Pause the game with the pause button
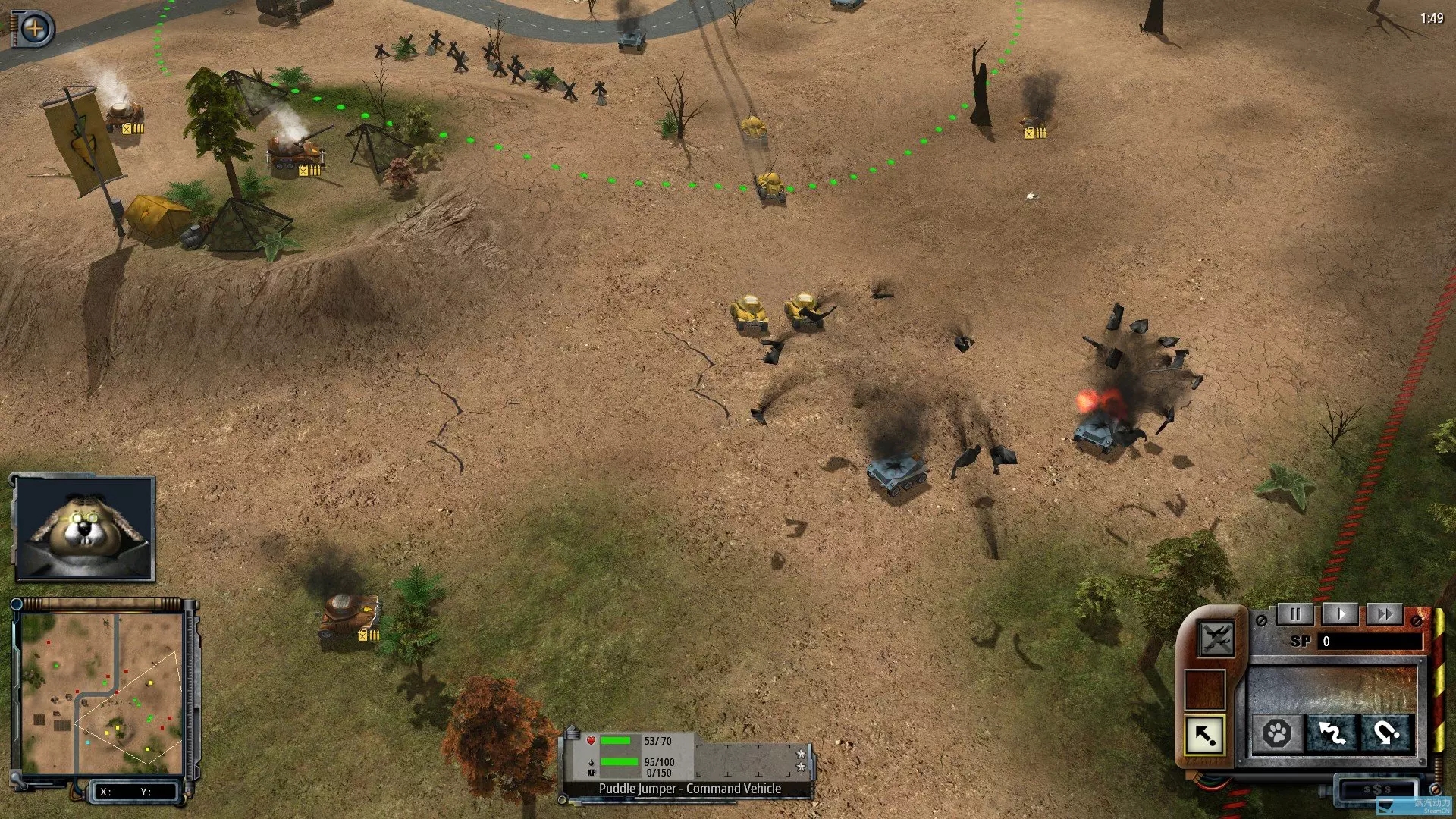Image resolution: width=1456 pixels, height=819 pixels. (1295, 614)
